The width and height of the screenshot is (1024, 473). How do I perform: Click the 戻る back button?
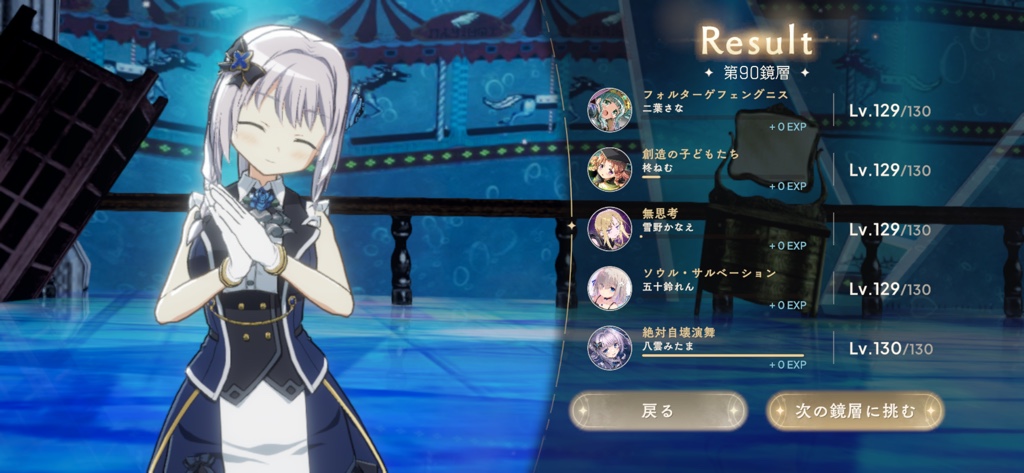(657, 410)
